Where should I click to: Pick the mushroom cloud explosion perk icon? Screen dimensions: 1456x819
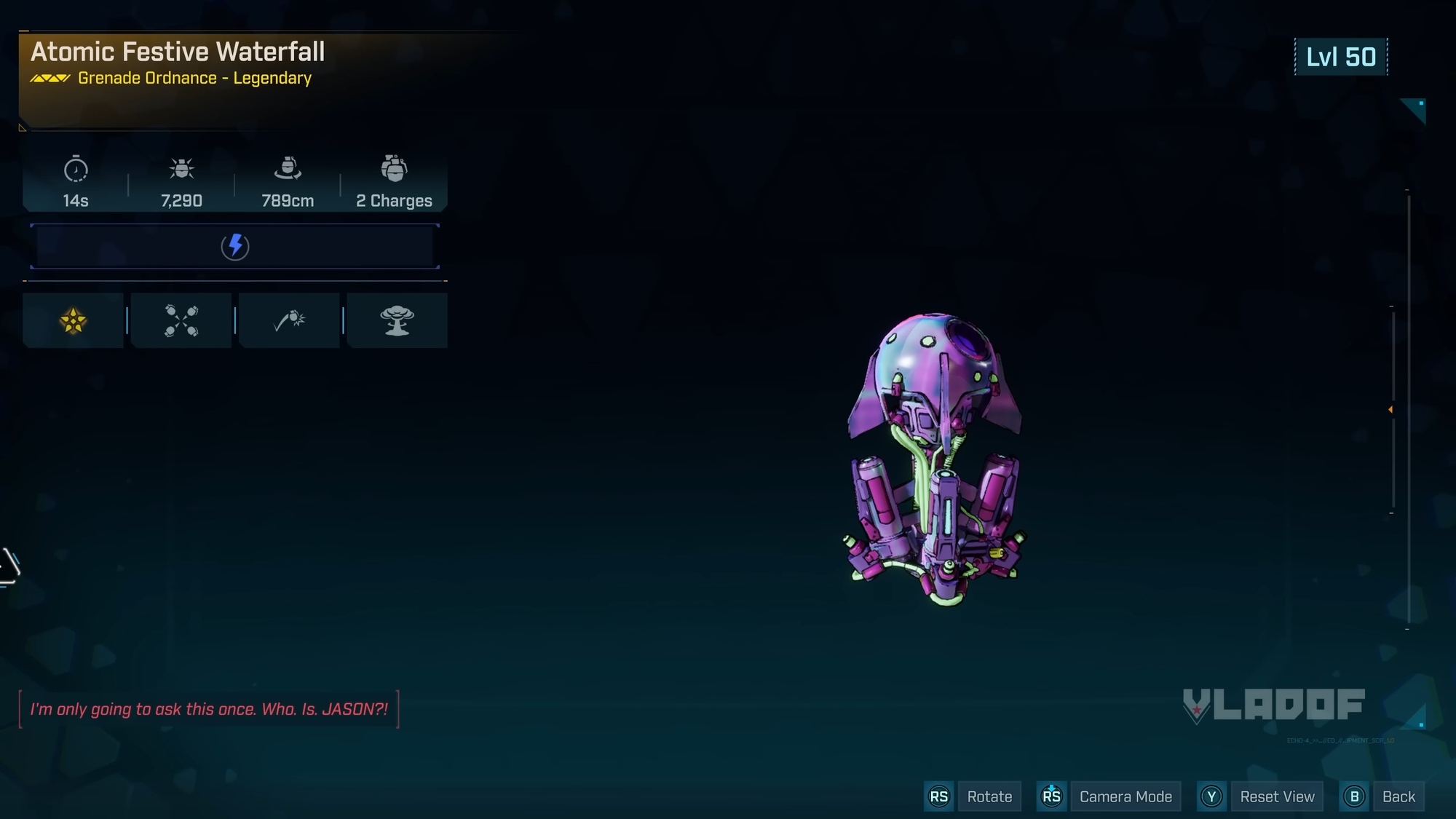point(397,320)
